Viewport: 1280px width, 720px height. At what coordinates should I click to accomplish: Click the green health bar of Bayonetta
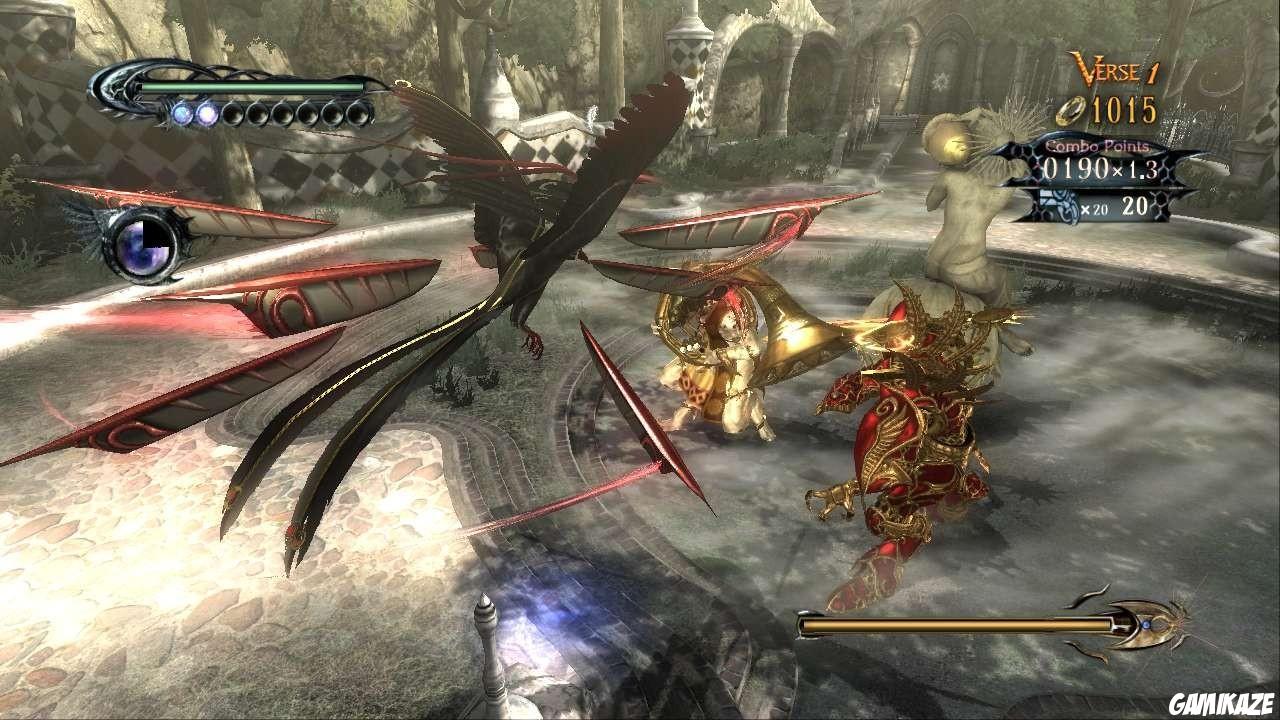(250, 90)
